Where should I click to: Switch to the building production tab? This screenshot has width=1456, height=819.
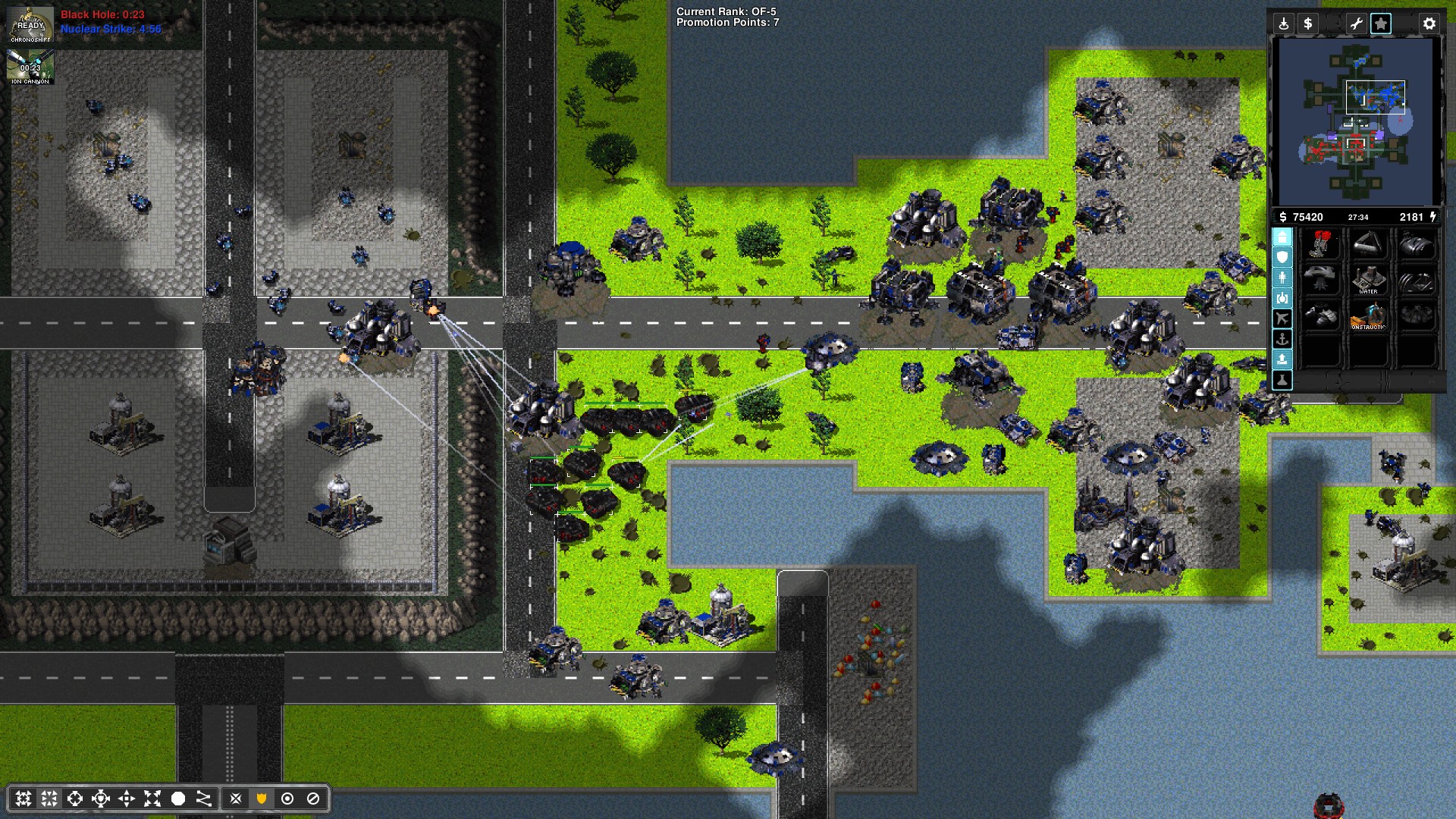click(1282, 237)
